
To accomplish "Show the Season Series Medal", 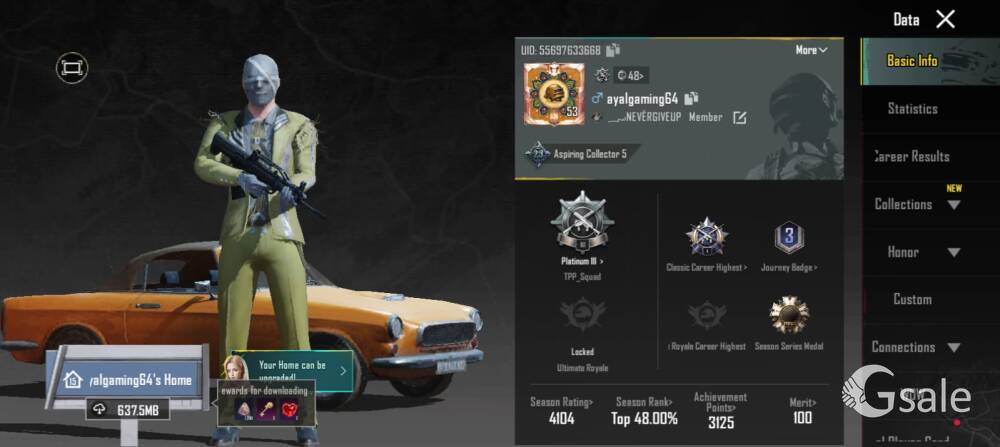I will tap(789, 316).
